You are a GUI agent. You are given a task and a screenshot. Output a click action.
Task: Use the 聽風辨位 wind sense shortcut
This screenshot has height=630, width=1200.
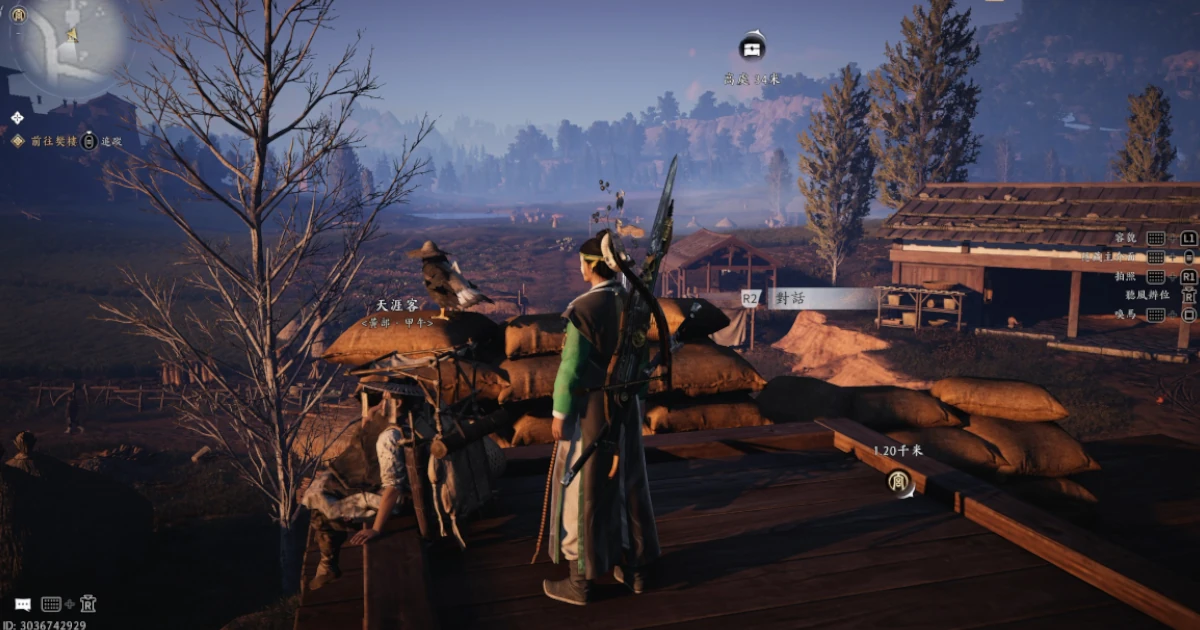click(1140, 296)
